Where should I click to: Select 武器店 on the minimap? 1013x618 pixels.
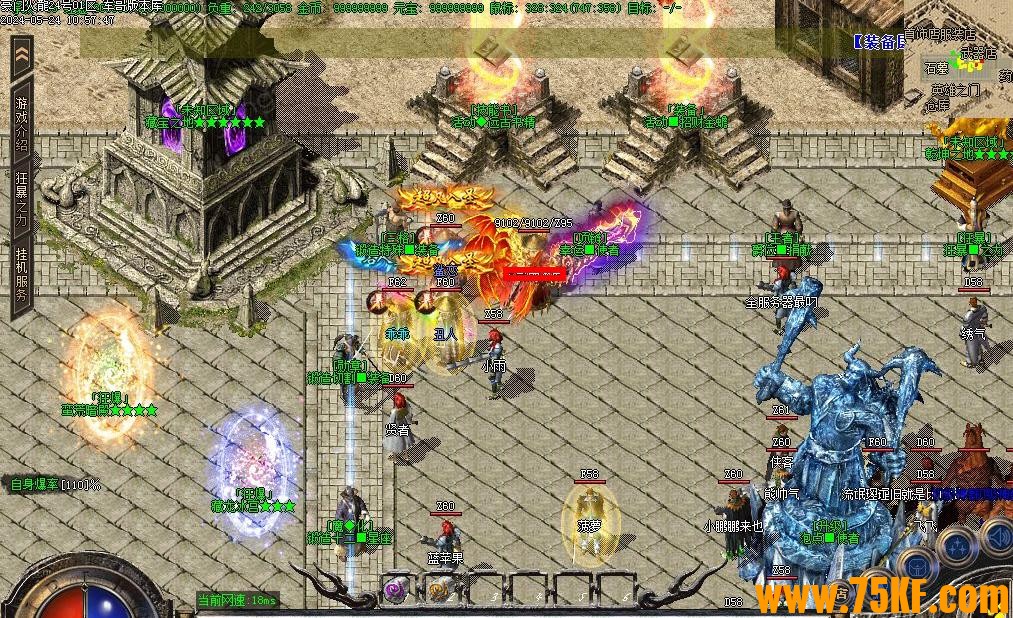pos(978,53)
